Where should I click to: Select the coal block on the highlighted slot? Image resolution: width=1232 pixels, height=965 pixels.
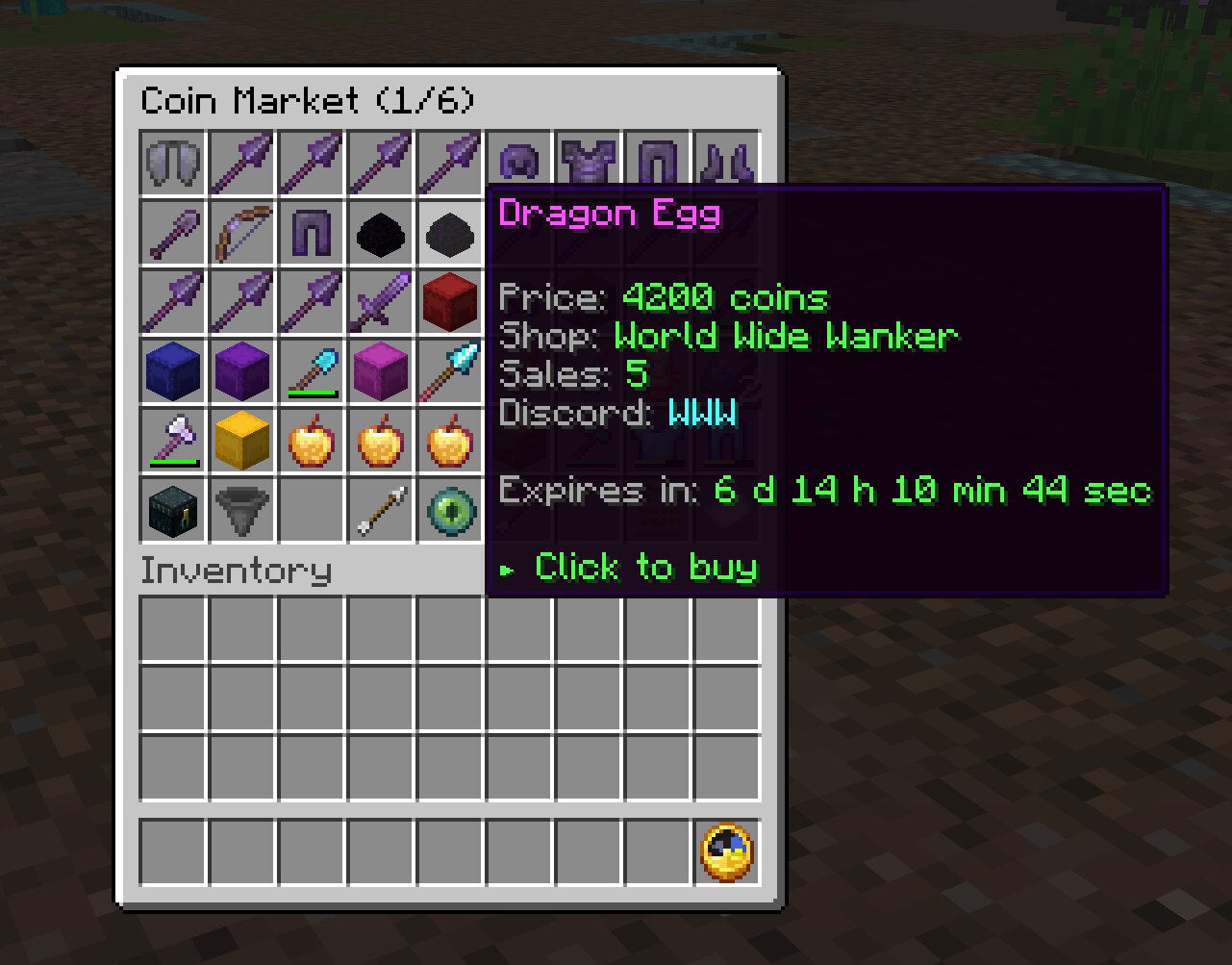pos(450,232)
